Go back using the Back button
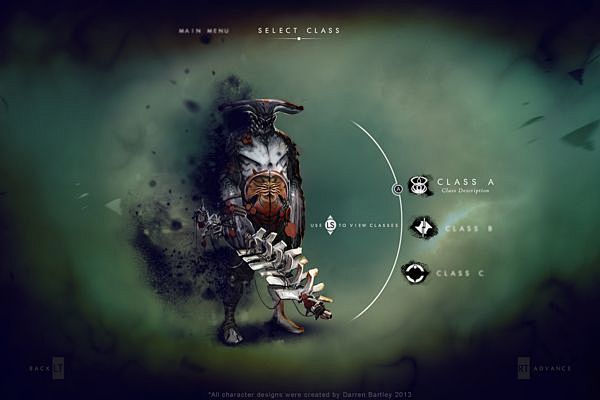 click(47, 368)
